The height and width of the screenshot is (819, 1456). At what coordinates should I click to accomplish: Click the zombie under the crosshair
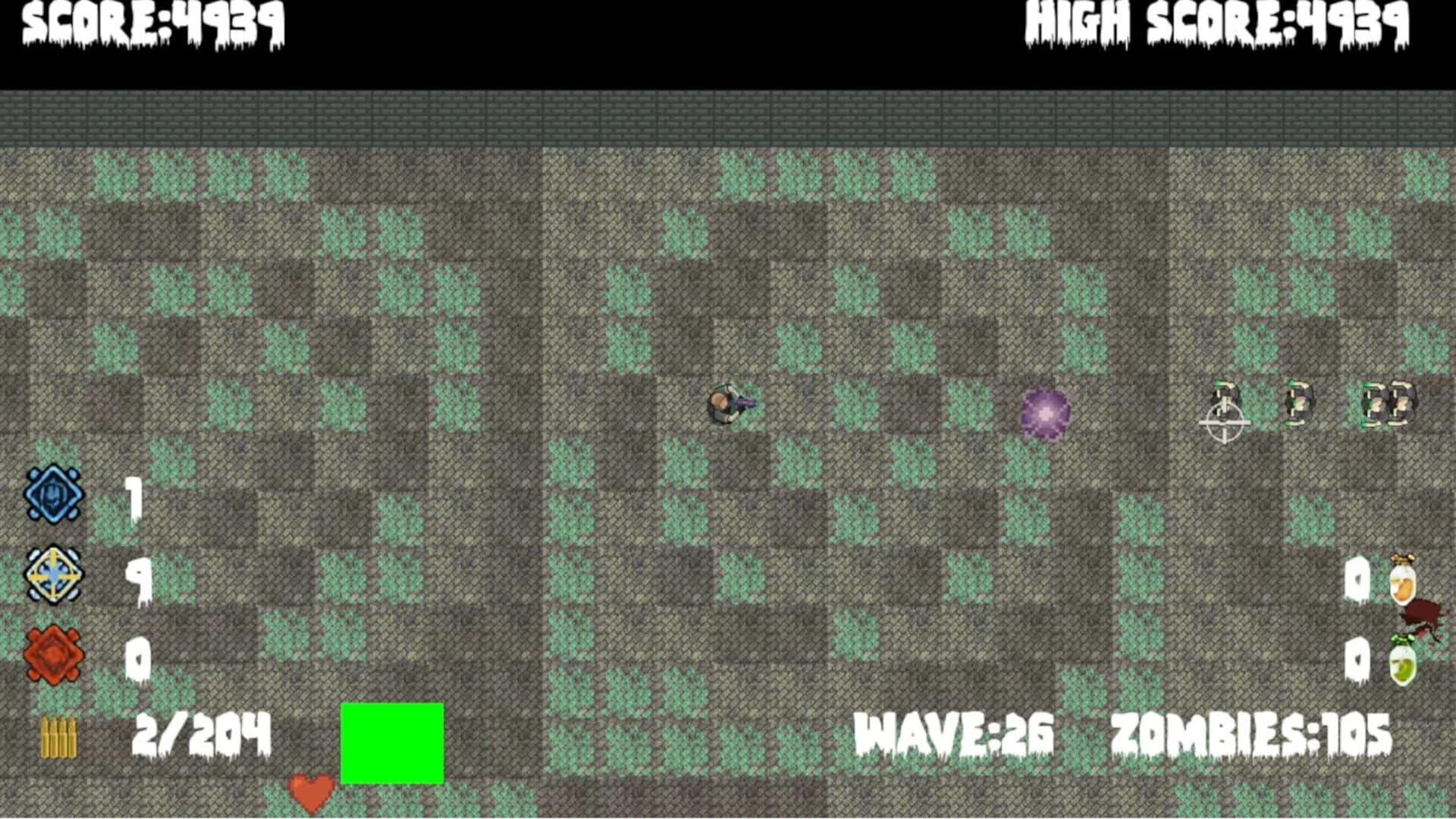[1225, 398]
